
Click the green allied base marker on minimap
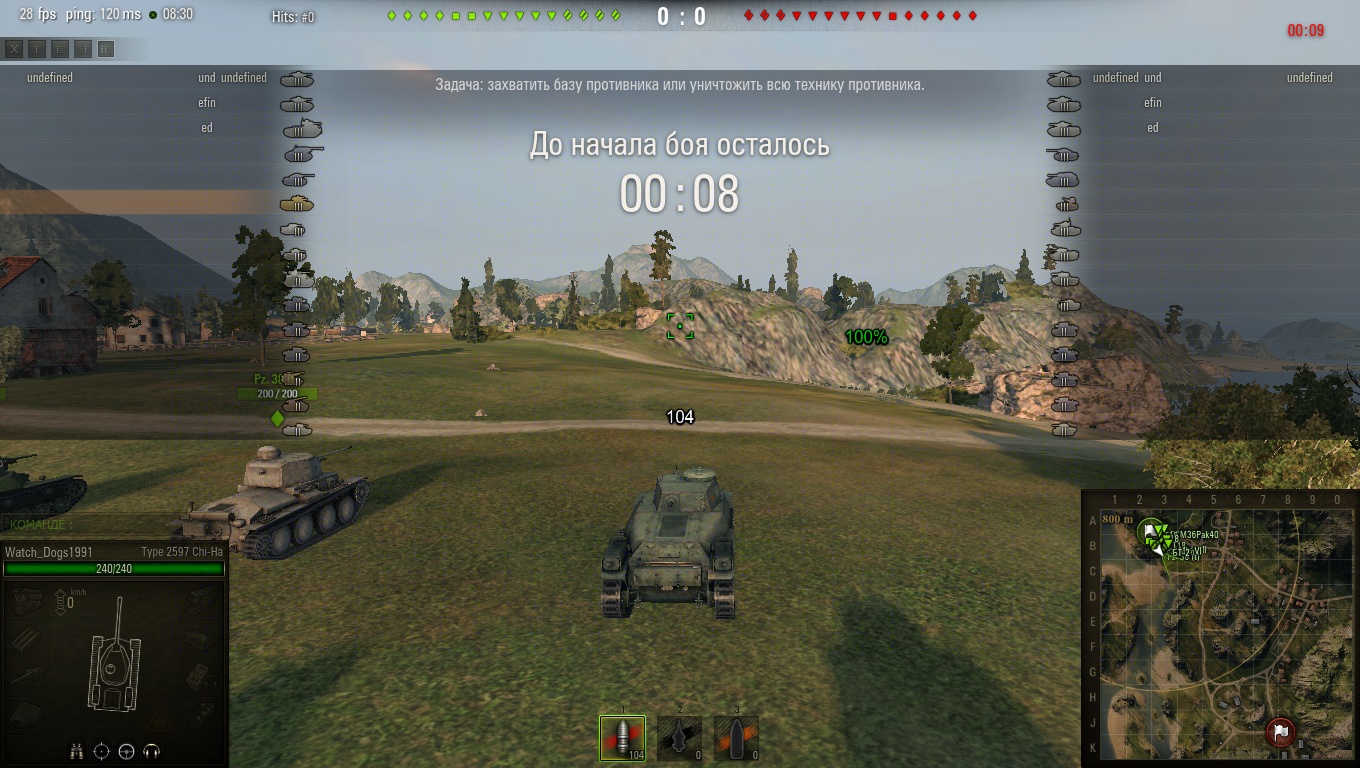point(1151,531)
